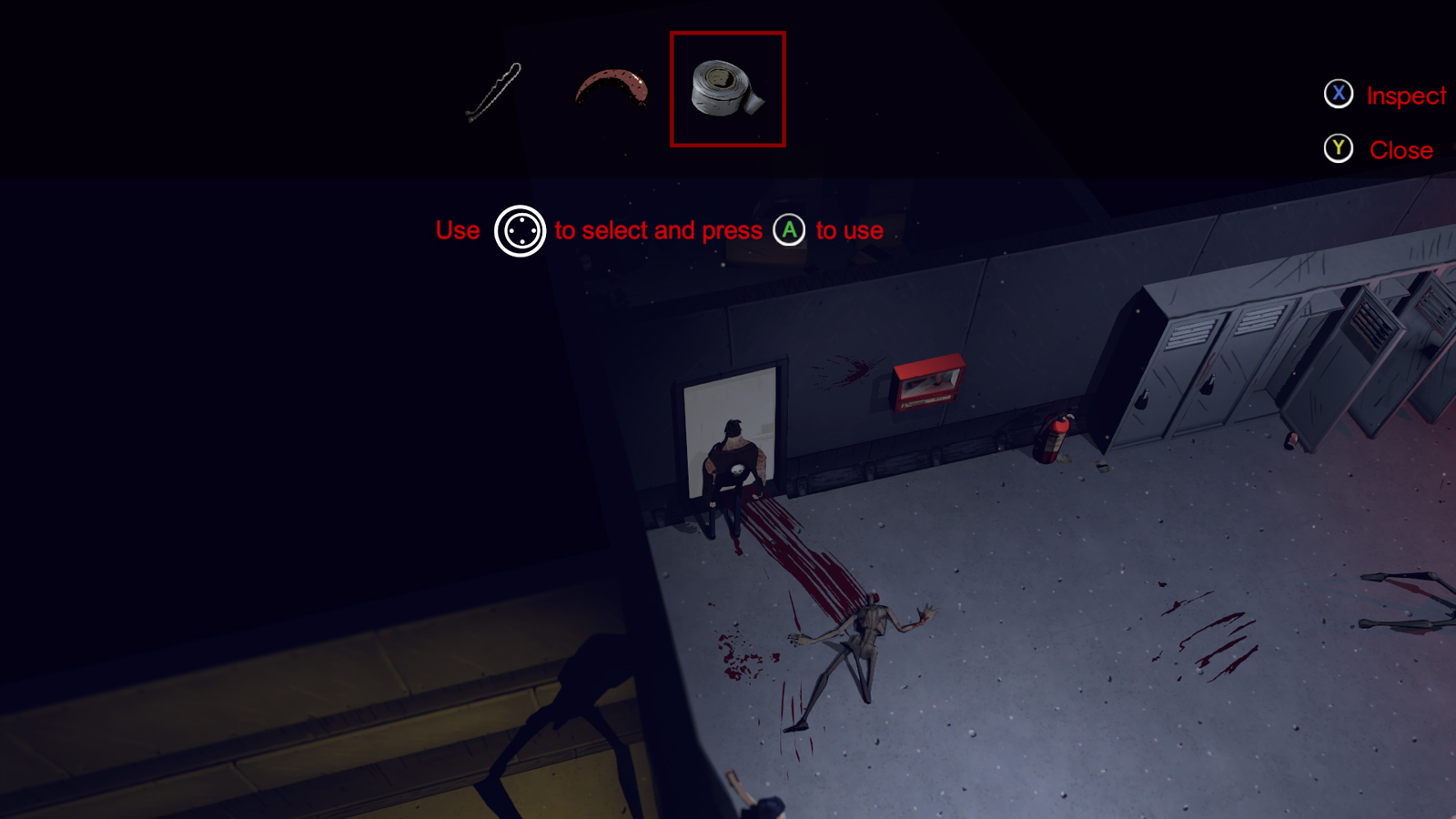Viewport: 1456px width, 819px height.
Task: Click the padlock on the leftmost locker
Action: tap(1144, 399)
